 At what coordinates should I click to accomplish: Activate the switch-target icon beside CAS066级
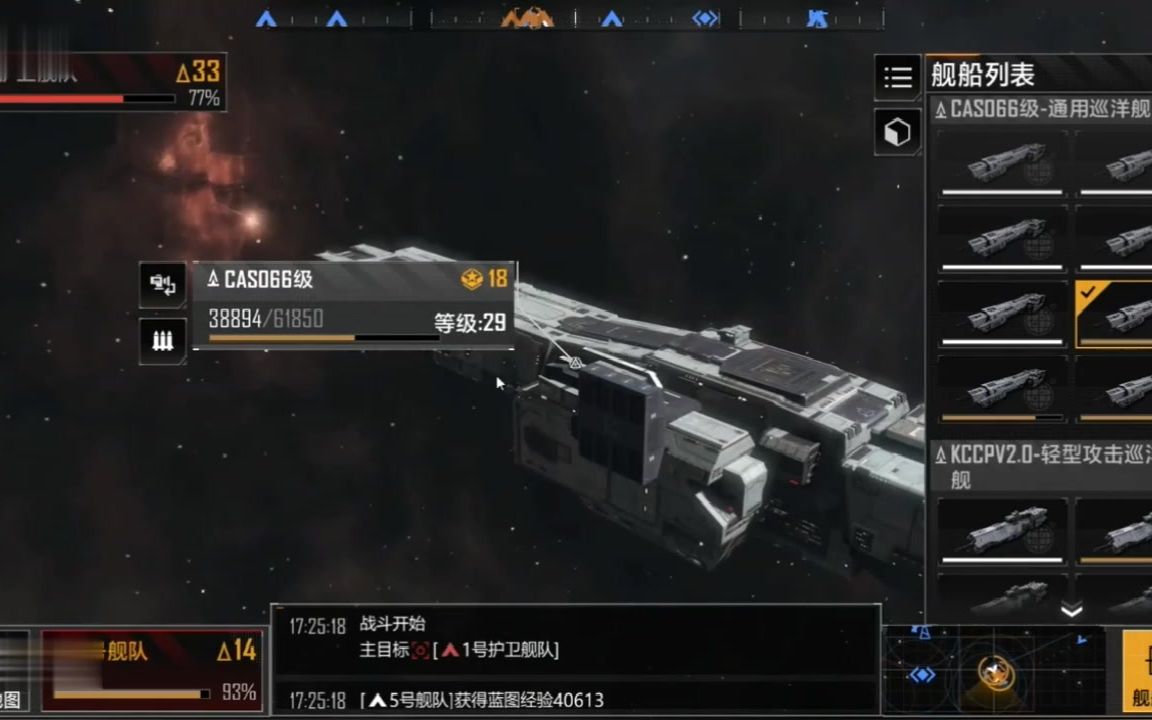162,285
